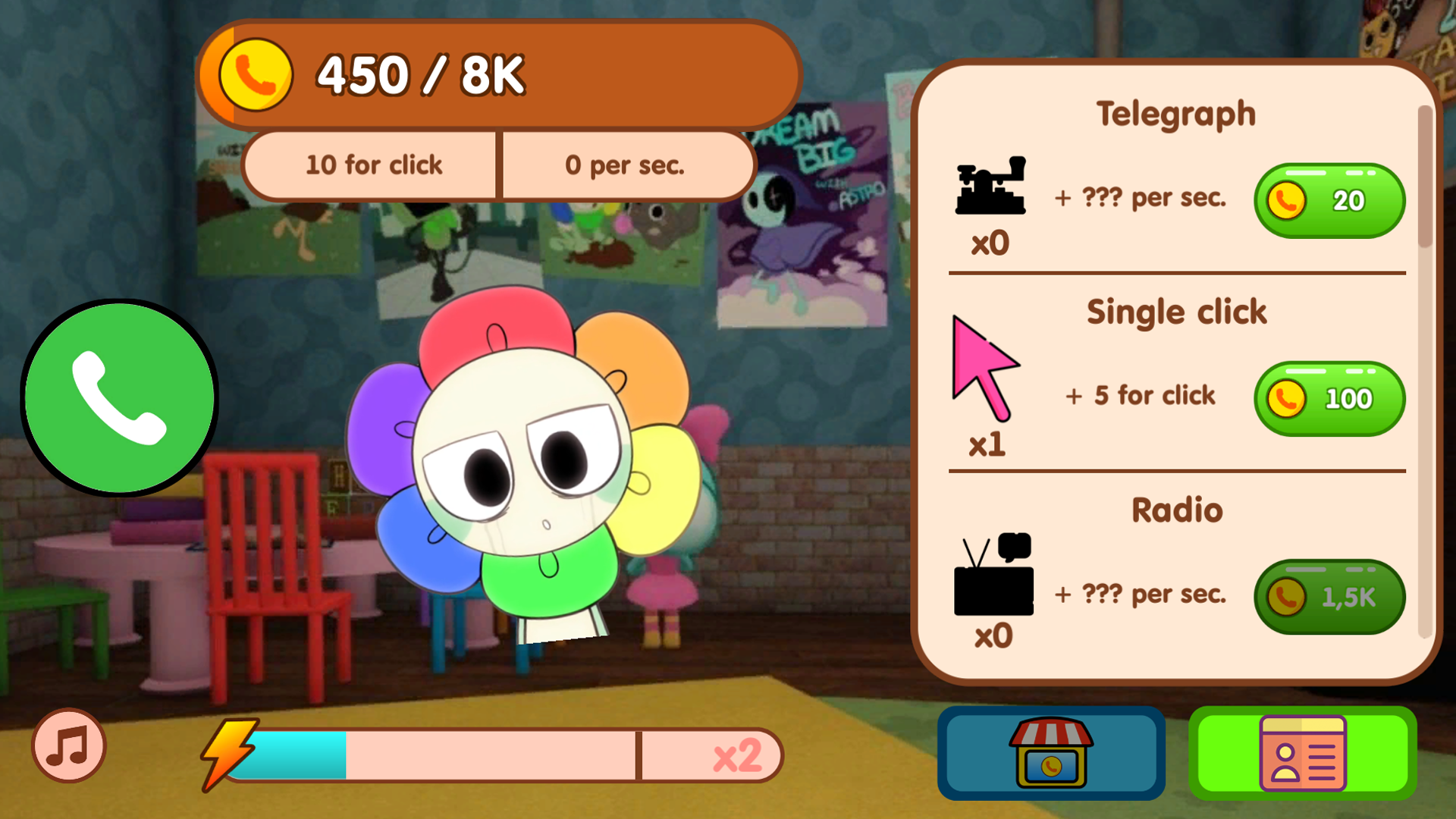1456x819 pixels.
Task: Expand the Single click upgrade details
Action: 1176,311
